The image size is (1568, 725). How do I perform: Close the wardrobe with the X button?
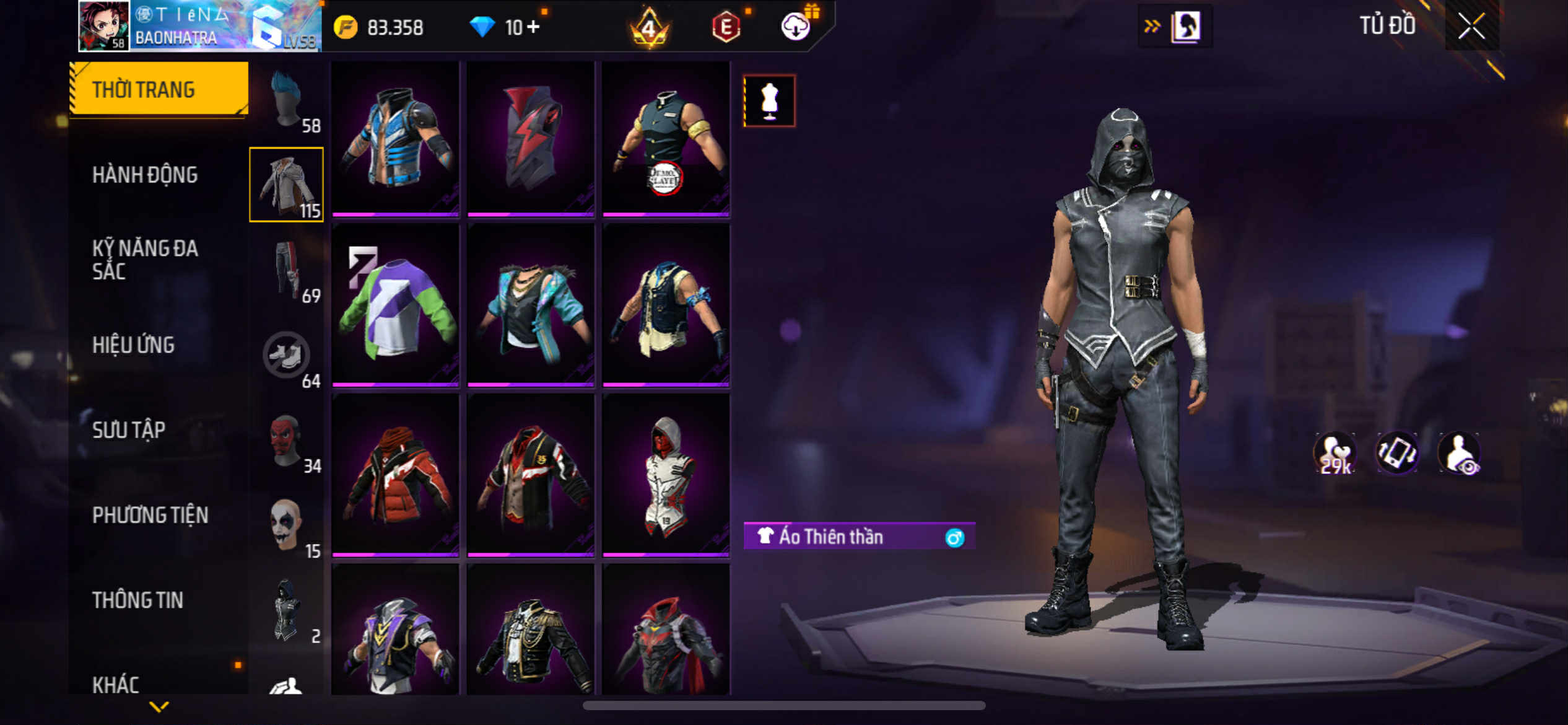(x=1471, y=26)
